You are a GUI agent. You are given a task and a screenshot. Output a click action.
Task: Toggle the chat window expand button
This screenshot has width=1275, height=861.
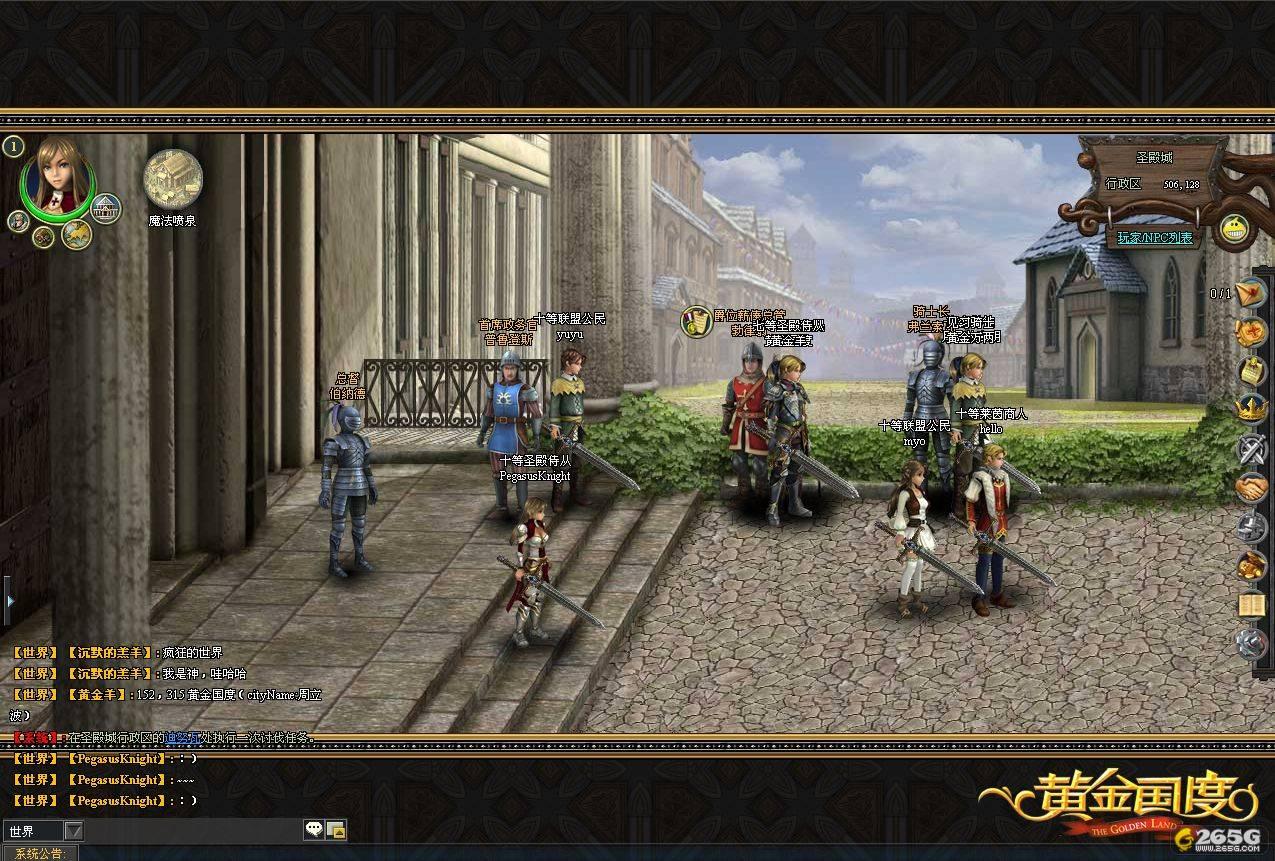click(336, 830)
